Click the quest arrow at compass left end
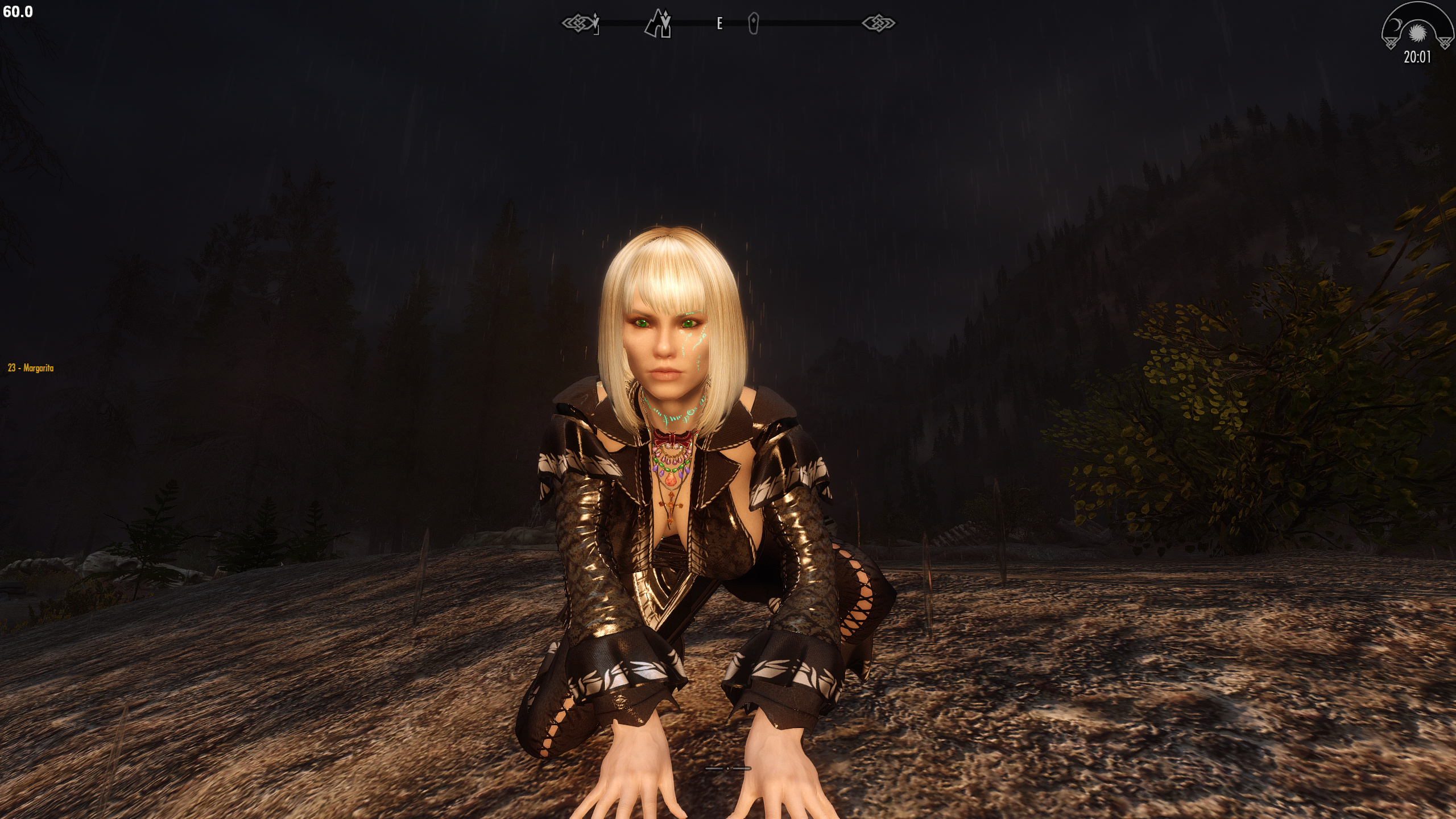The height and width of the screenshot is (819, 1456). click(x=595, y=24)
